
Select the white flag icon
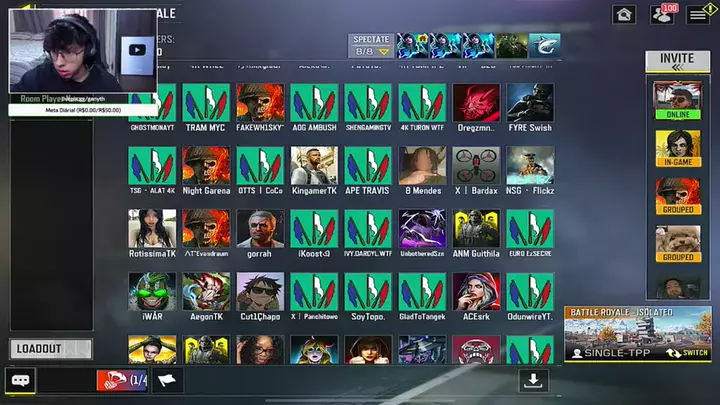pos(167,380)
